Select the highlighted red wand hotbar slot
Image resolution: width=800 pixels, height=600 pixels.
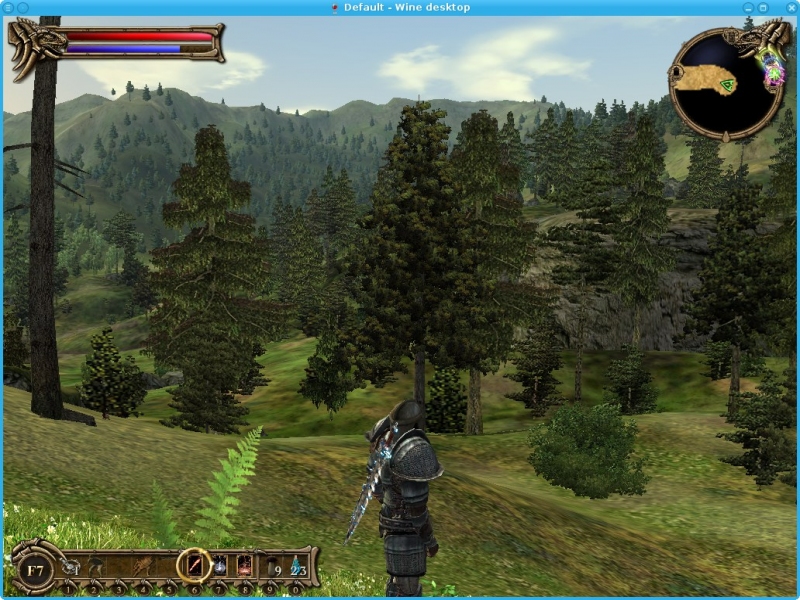(193, 566)
